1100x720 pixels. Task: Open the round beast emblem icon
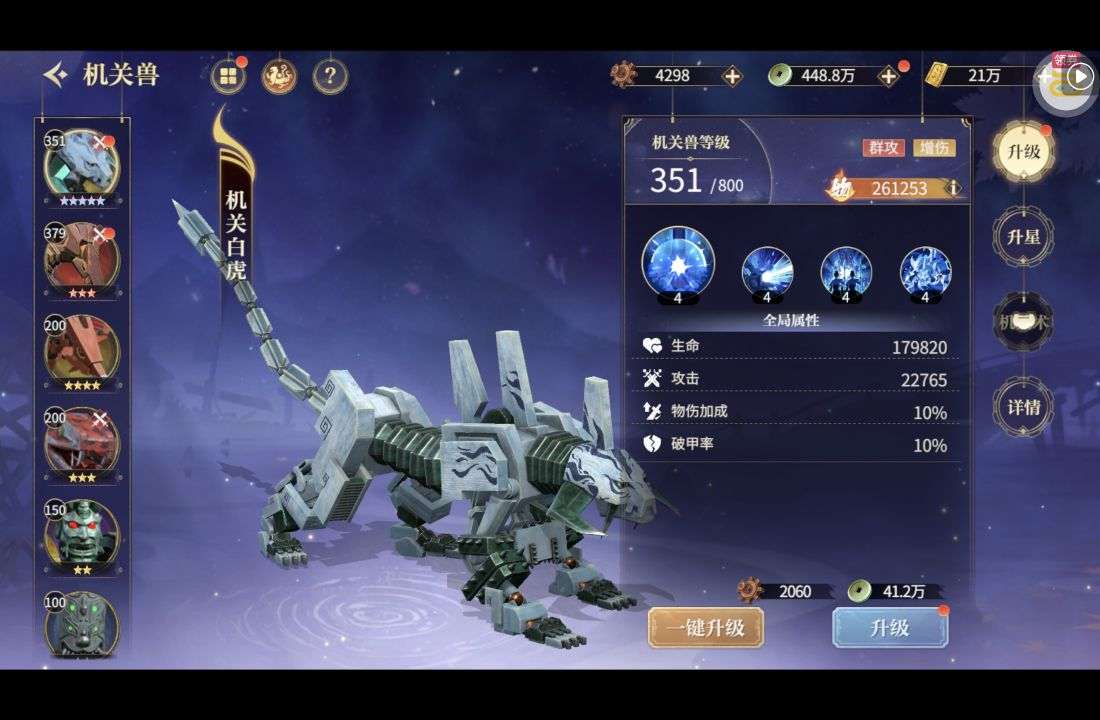tap(279, 76)
